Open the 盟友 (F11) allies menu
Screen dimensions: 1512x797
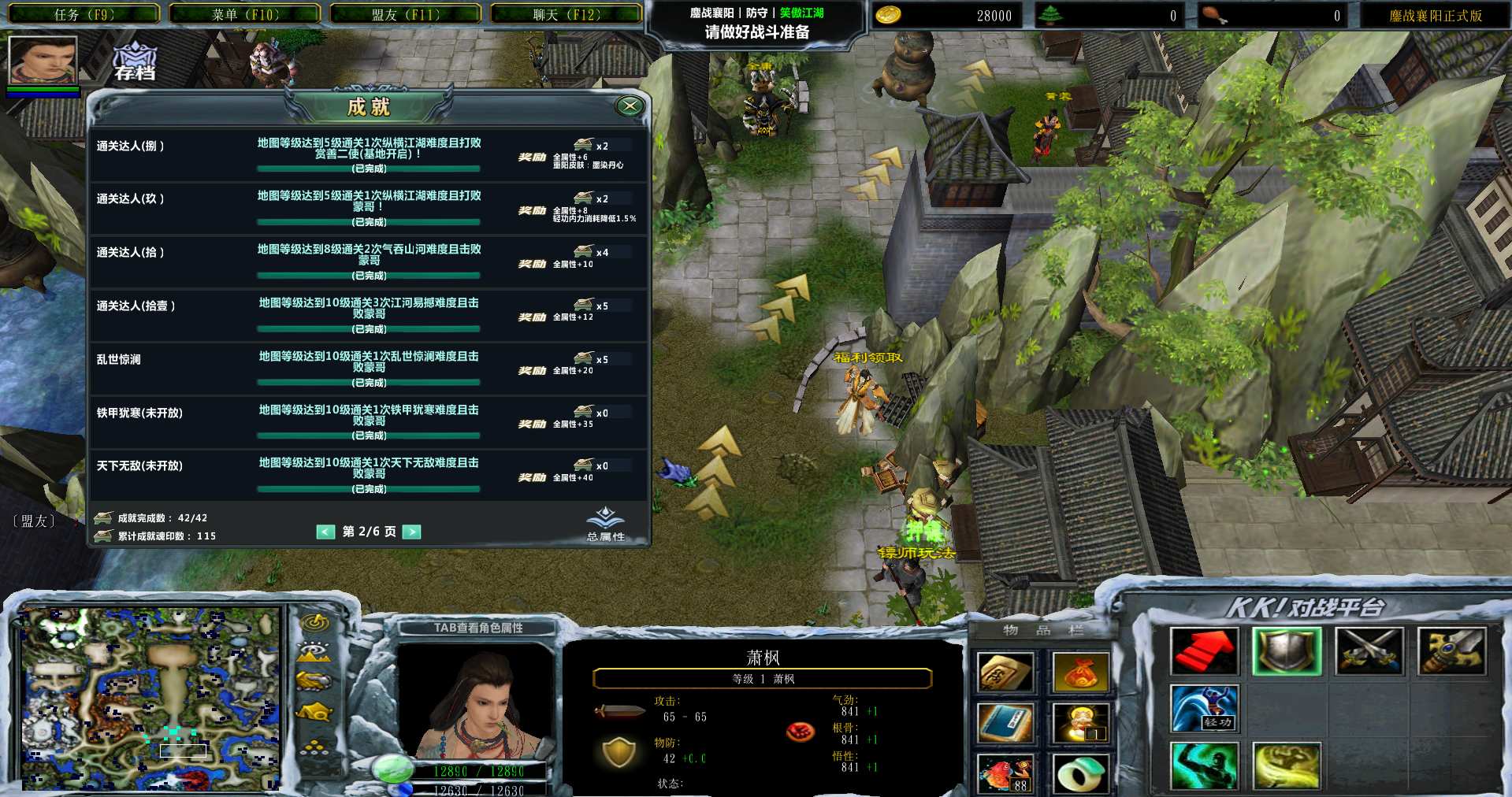coord(406,14)
